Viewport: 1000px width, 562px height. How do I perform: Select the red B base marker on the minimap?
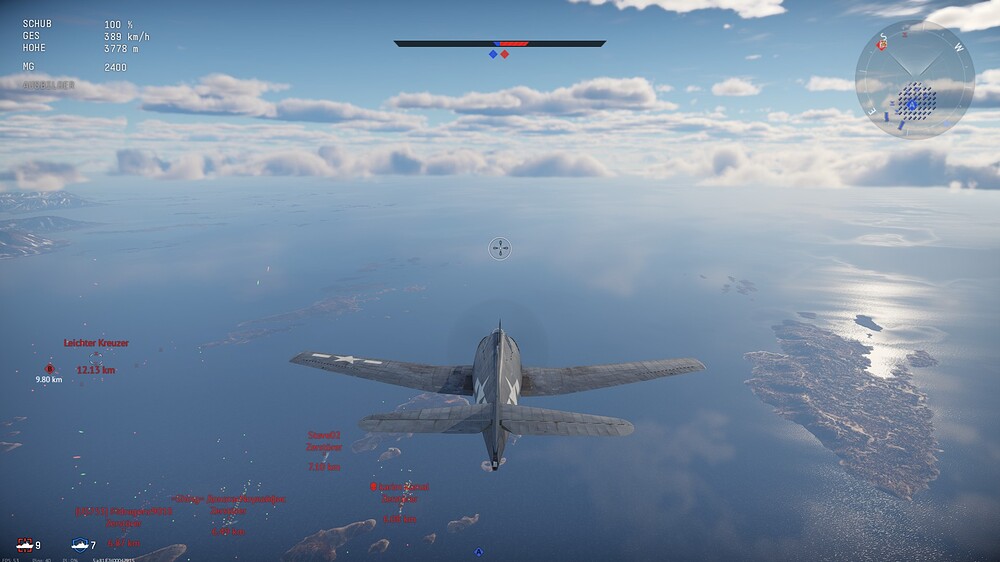coord(882,44)
